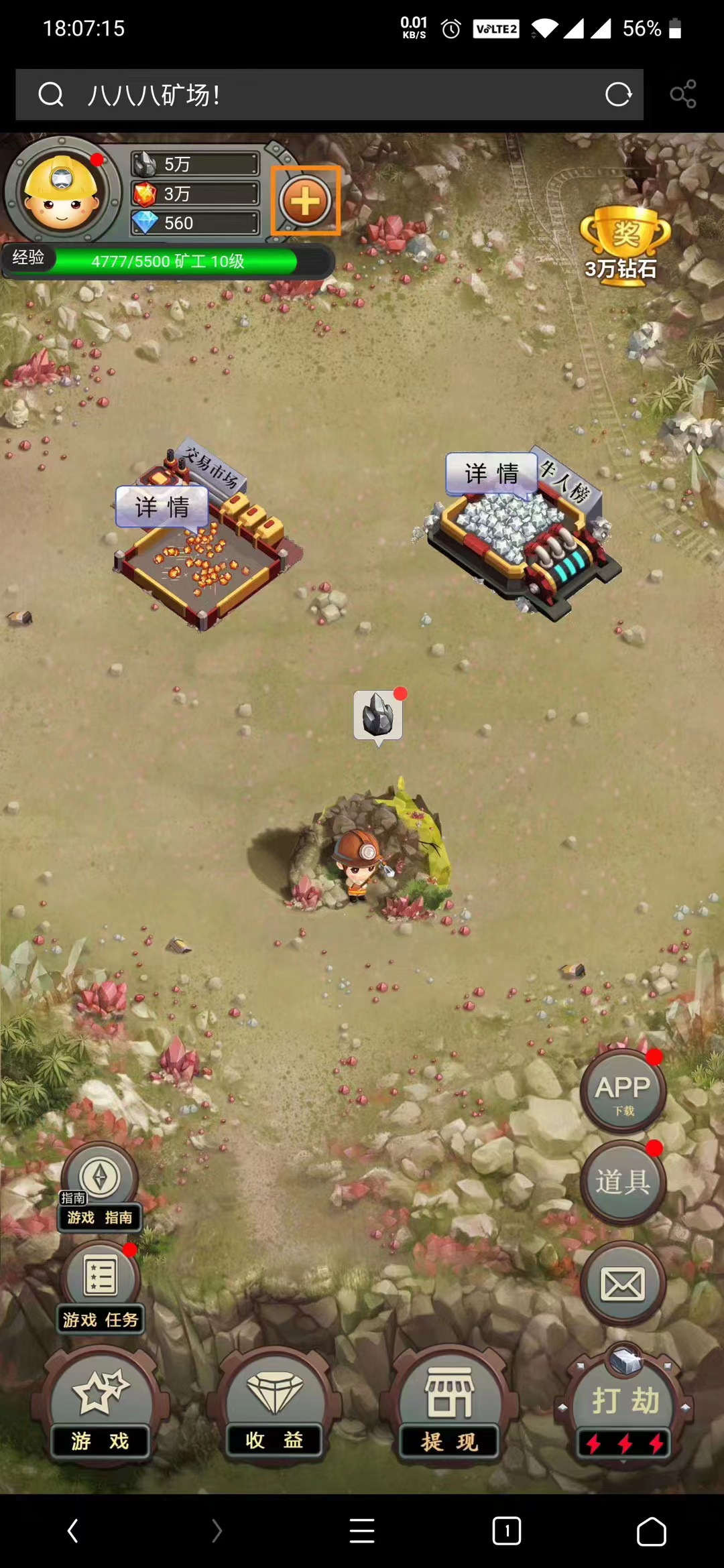Go to the 提现 withdrawal shop
This screenshot has width=724, height=1568.
pyautogui.click(x=449, y=1404)
